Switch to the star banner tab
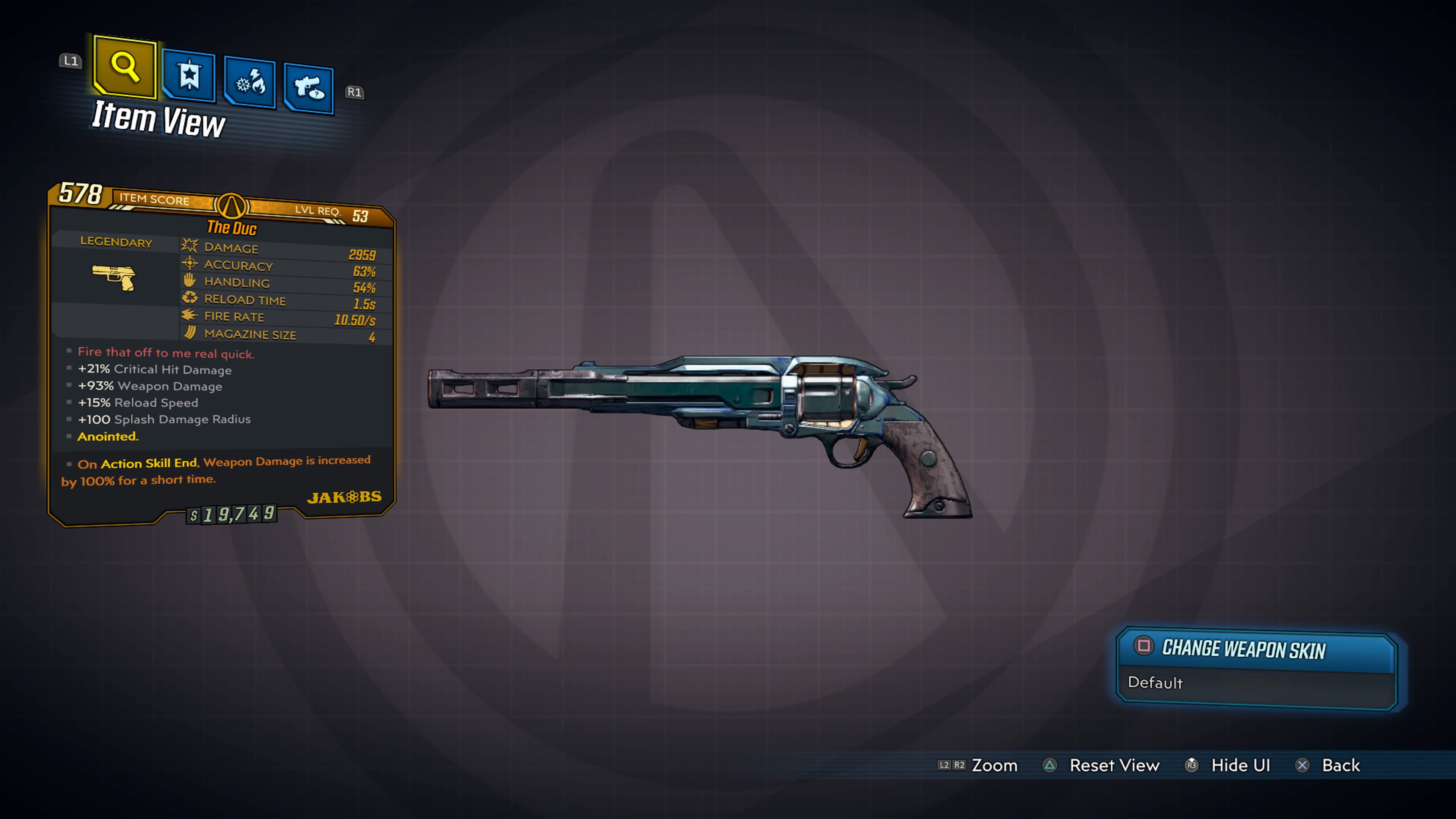The image size is (1456, 819). [189, 76]
